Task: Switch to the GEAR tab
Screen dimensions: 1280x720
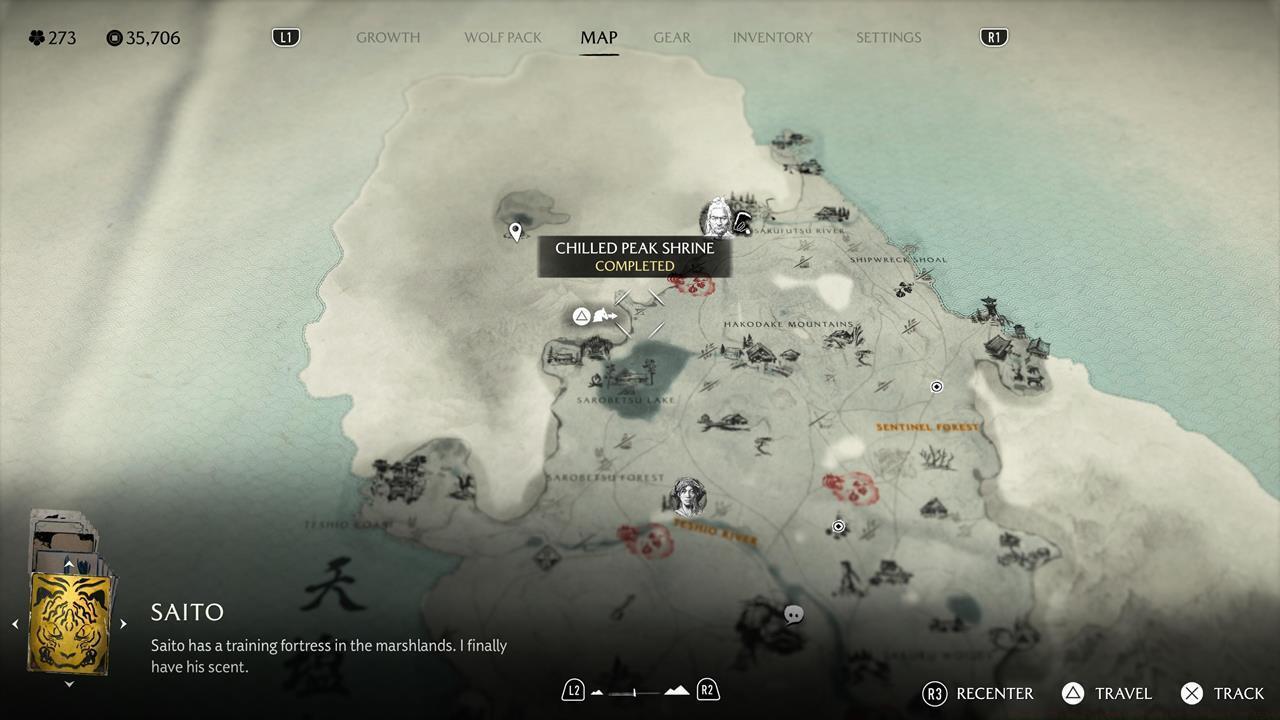Action: pos(671,37)
